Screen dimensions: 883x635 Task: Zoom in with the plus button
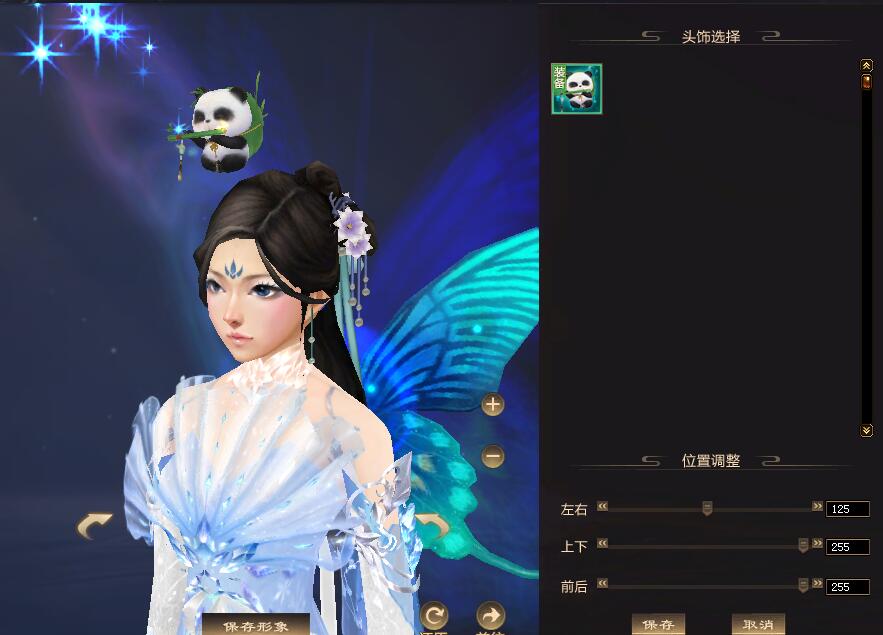click(x=492, y=405)
